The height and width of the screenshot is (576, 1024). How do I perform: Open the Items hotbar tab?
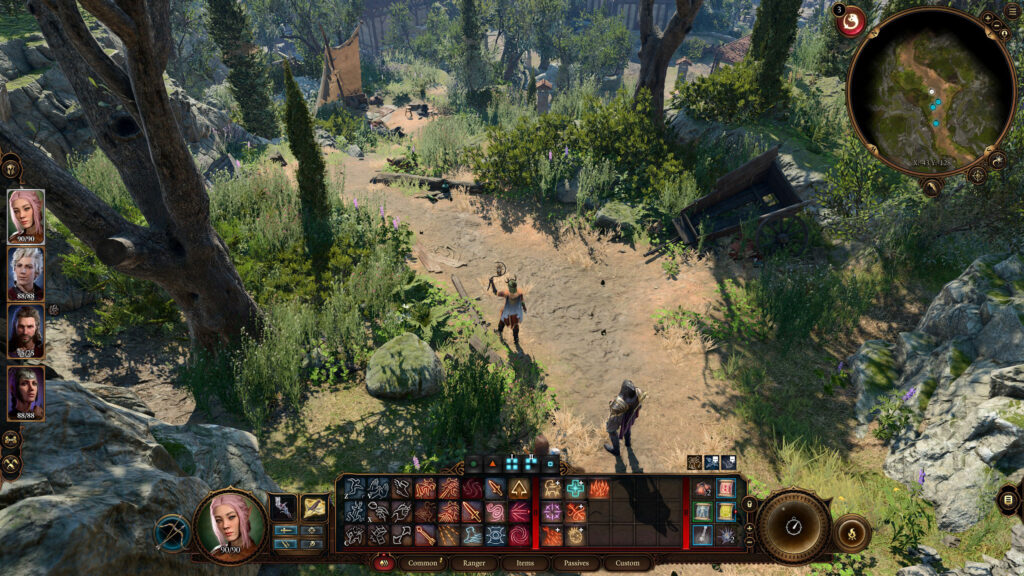click(525, 563)
